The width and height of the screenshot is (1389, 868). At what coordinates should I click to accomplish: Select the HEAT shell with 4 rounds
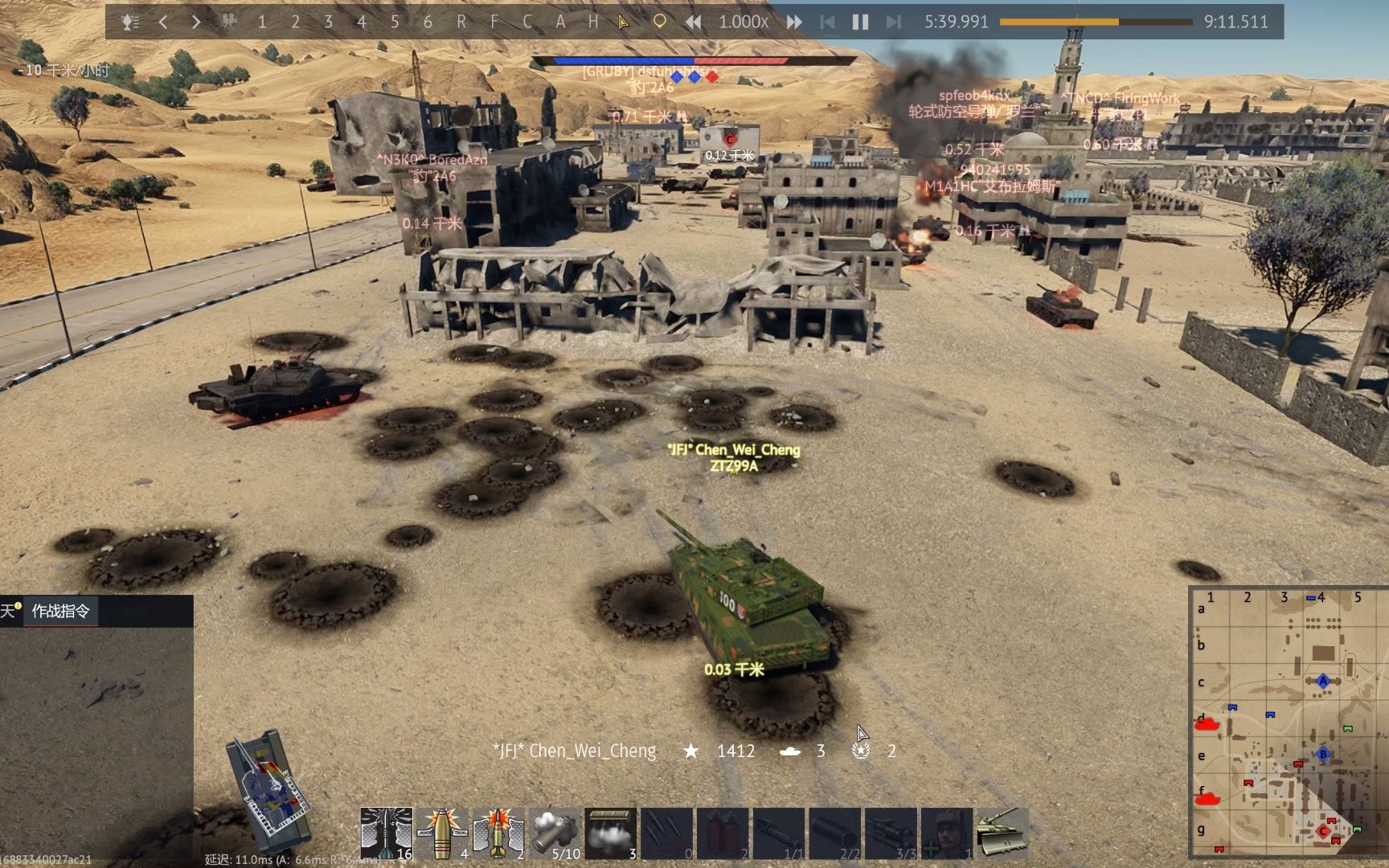[442, 833]
